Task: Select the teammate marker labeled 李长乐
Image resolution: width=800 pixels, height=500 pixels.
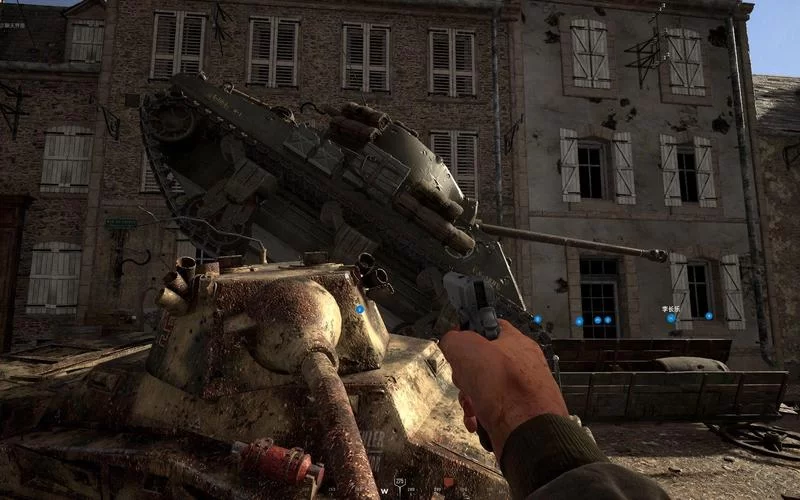Action: pos(672,319)
